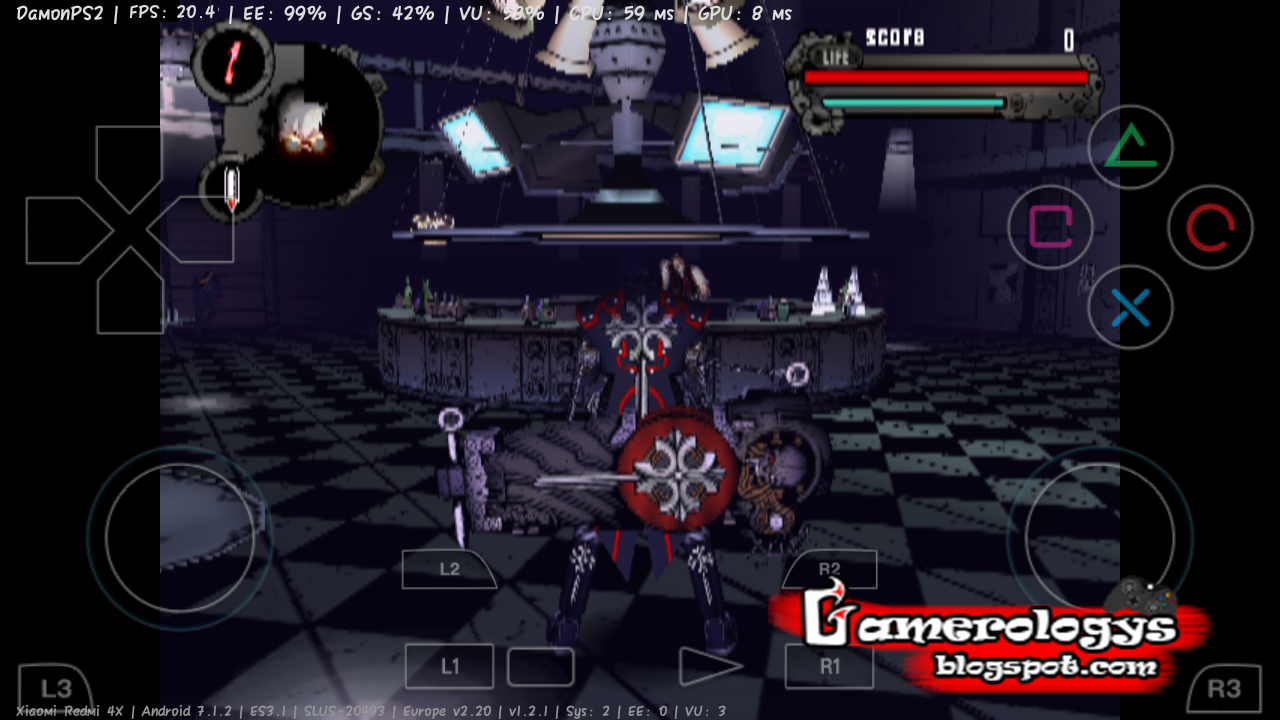
Task: Tap the blue Cross face button
Action: tap(1130, 307)
